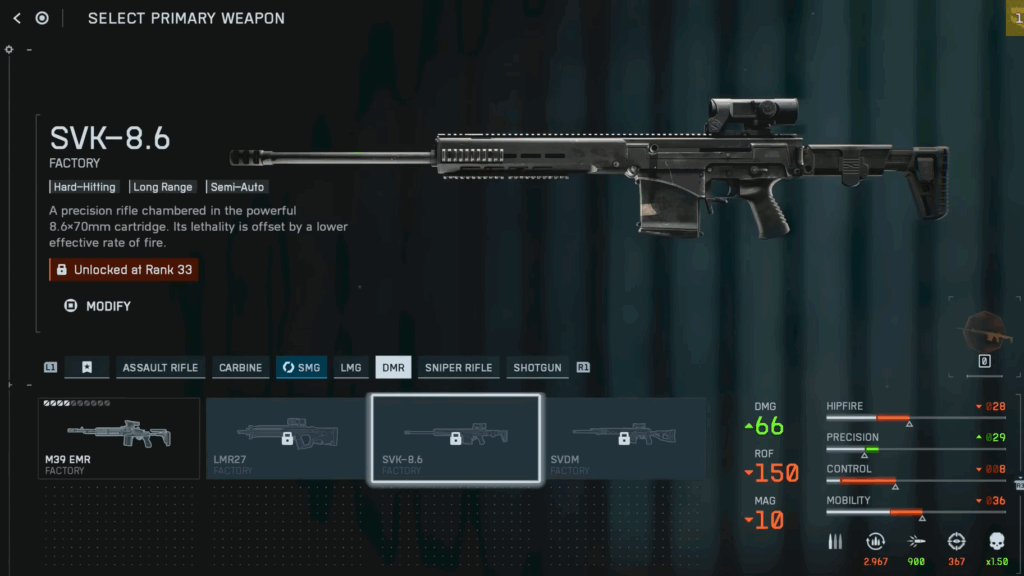Open the bookmark favorites tab
The image size is (1024, 576).
pyautogui.click(x=87, y=368)
